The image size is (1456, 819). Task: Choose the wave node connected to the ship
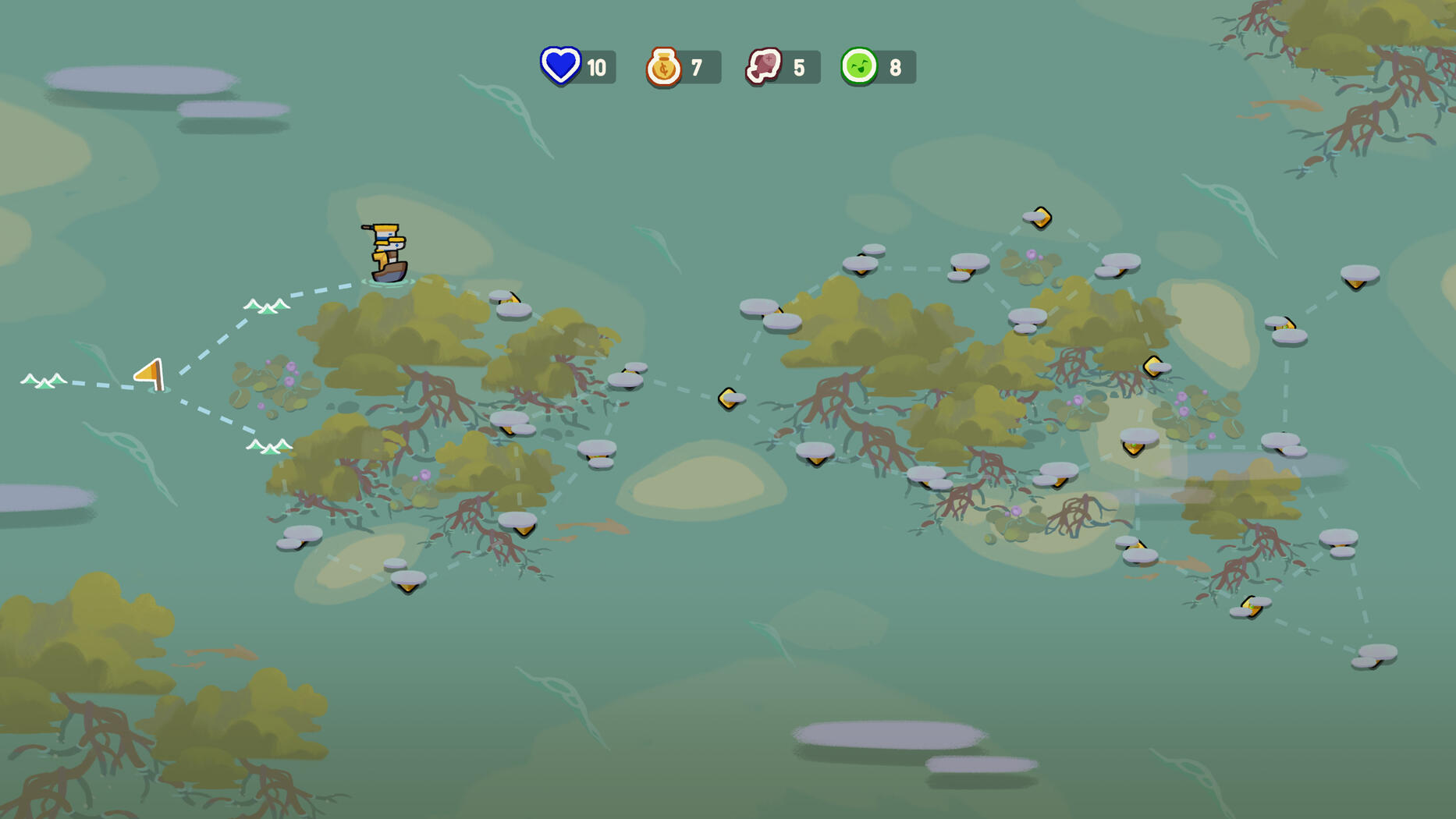click(267, 305)
